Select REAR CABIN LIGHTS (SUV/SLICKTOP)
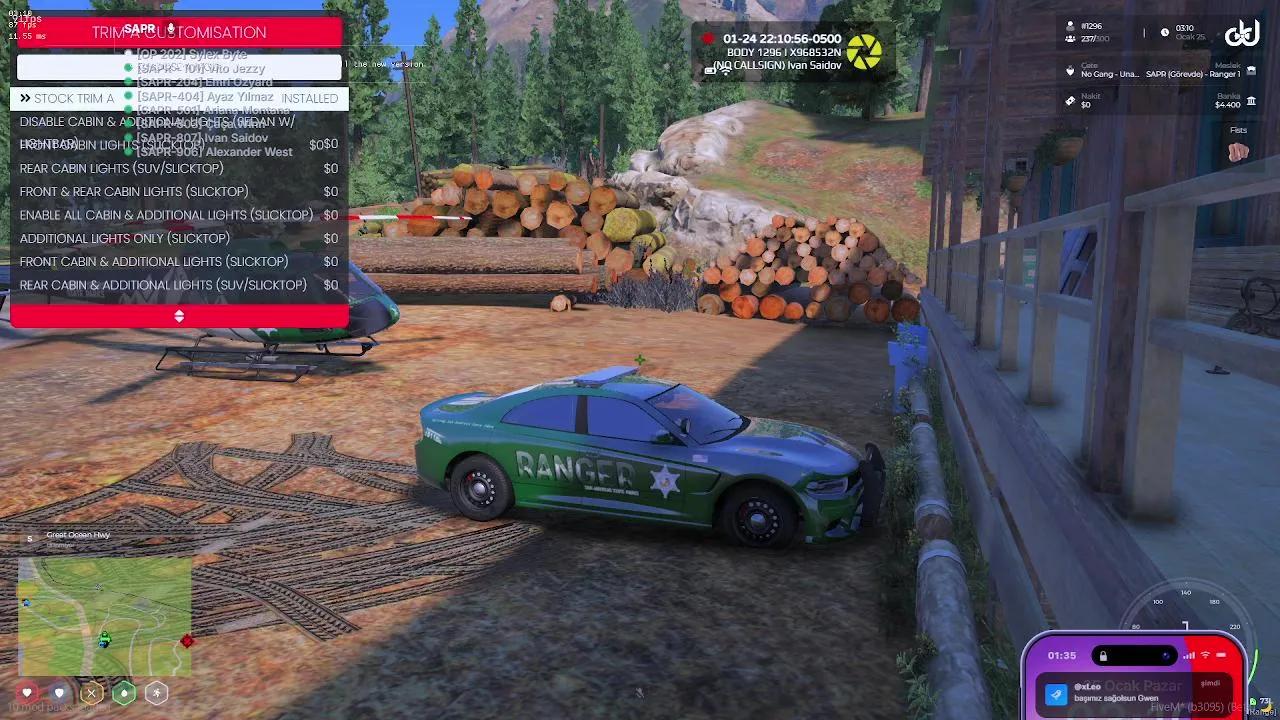 pos(120,168)
